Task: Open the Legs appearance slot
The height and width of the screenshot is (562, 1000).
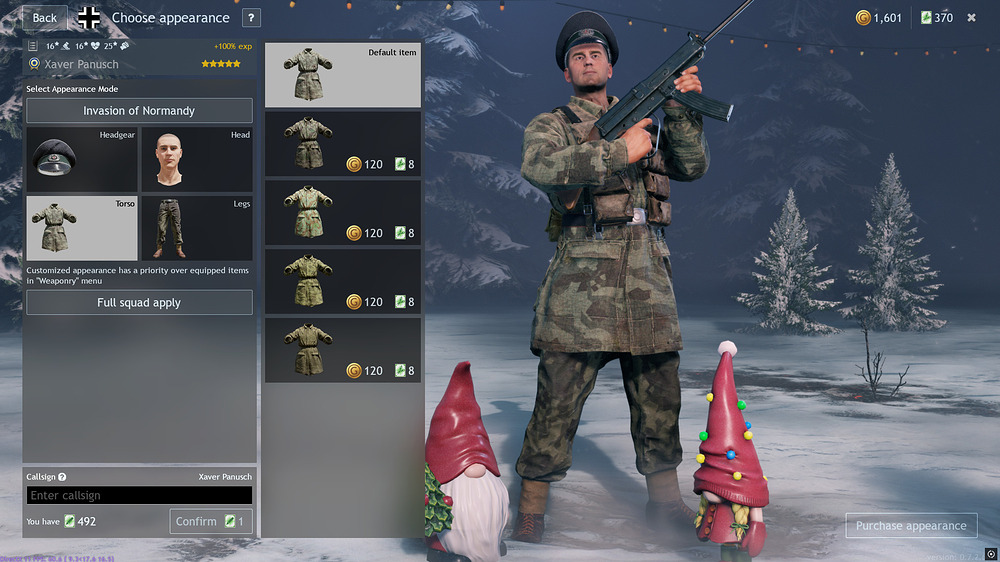Action: click(196, 228)
